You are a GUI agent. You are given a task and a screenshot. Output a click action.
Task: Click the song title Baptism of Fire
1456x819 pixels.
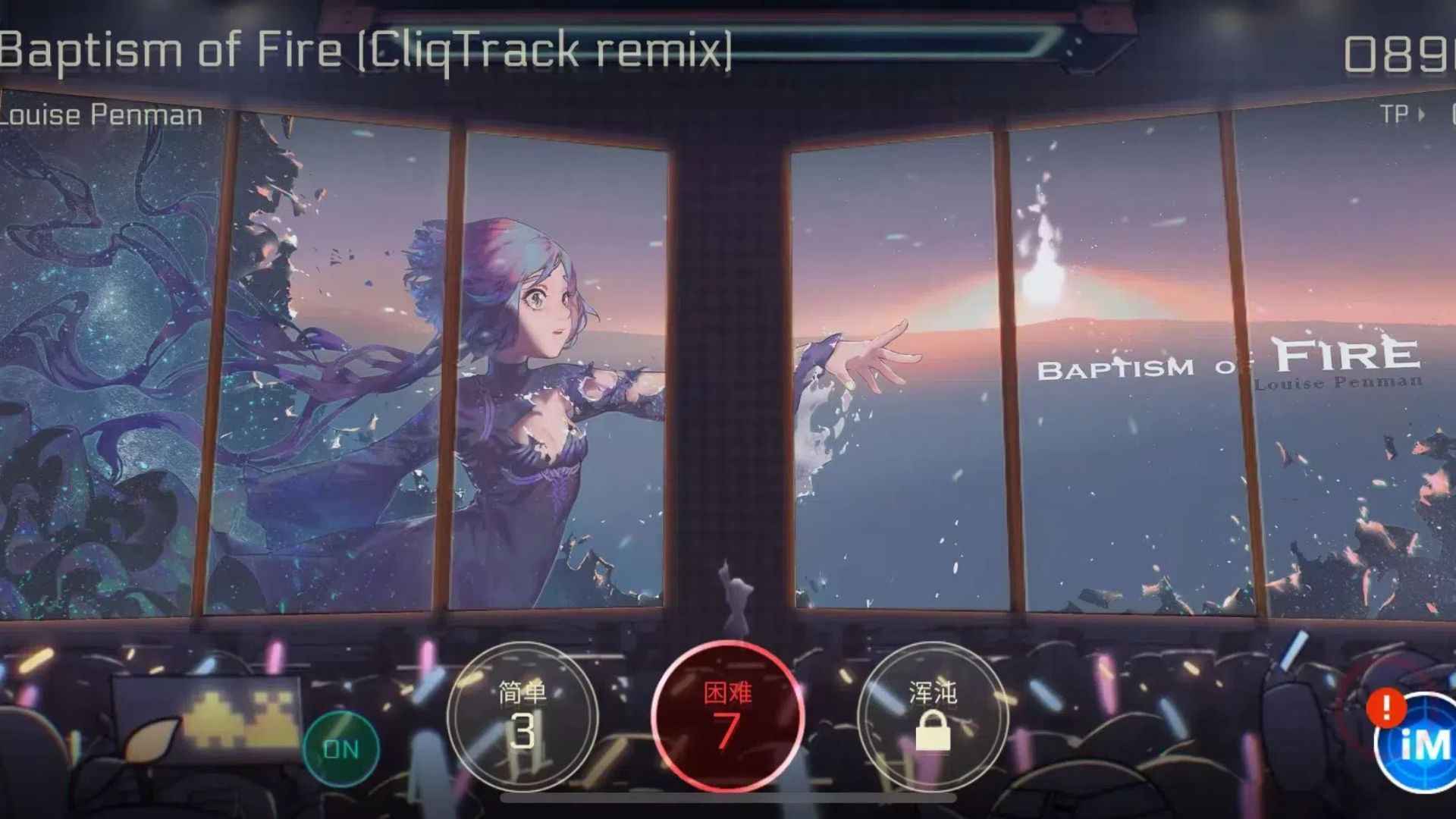pos(364,49)
